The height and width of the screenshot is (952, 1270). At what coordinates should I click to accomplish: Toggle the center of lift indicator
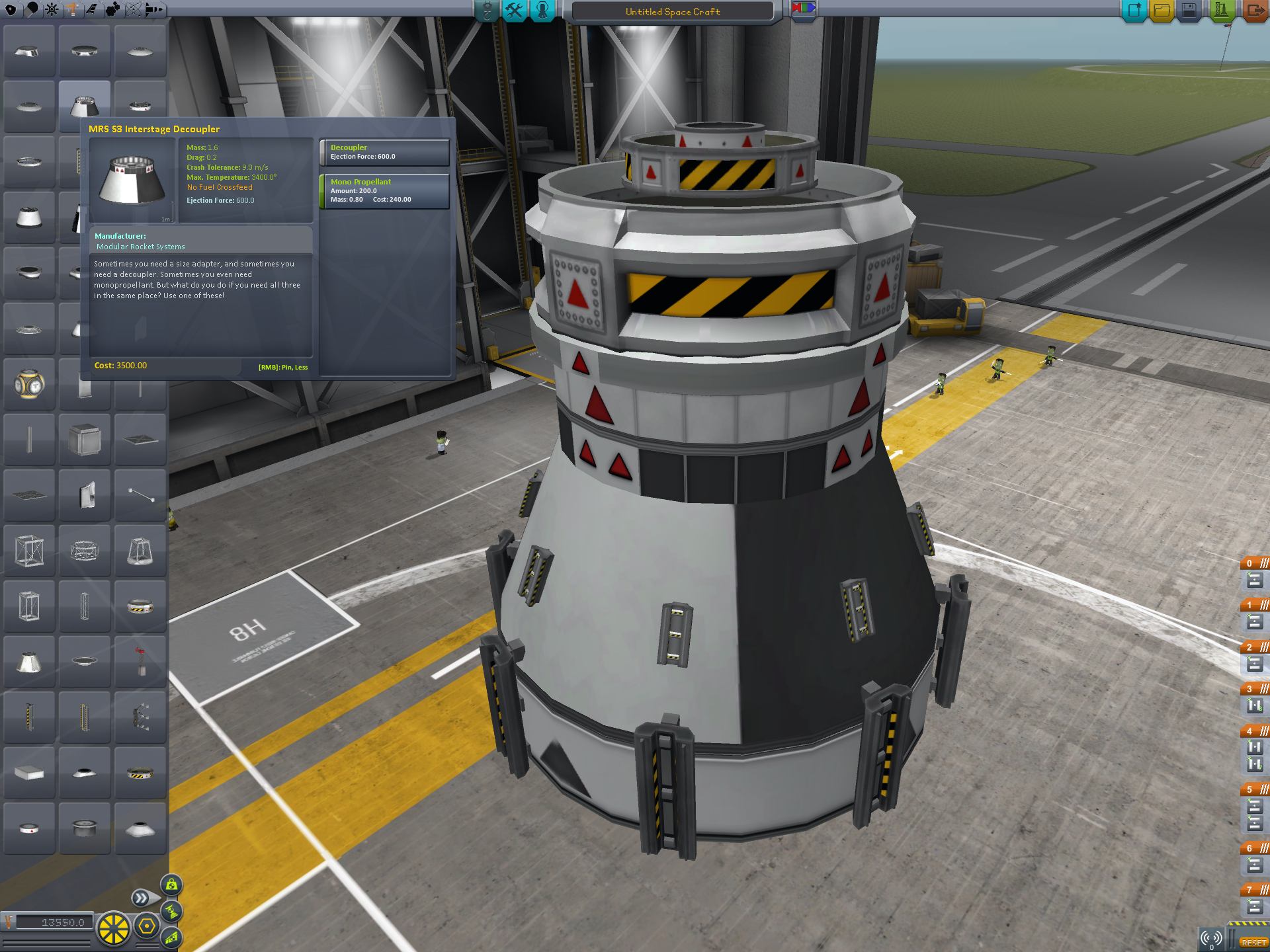[x=171, y=937]
